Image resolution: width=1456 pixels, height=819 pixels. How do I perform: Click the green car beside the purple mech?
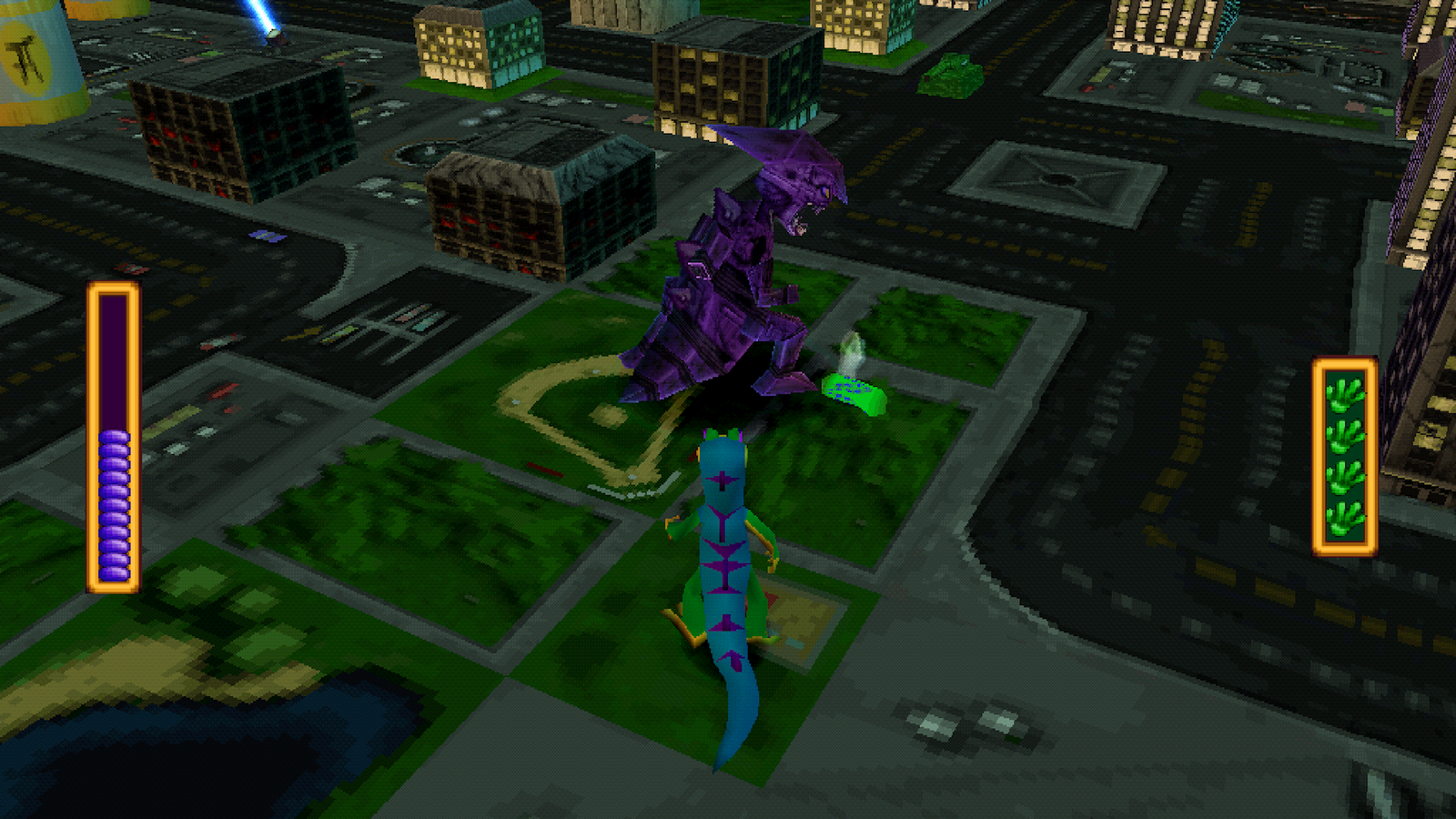click(851, 391)
